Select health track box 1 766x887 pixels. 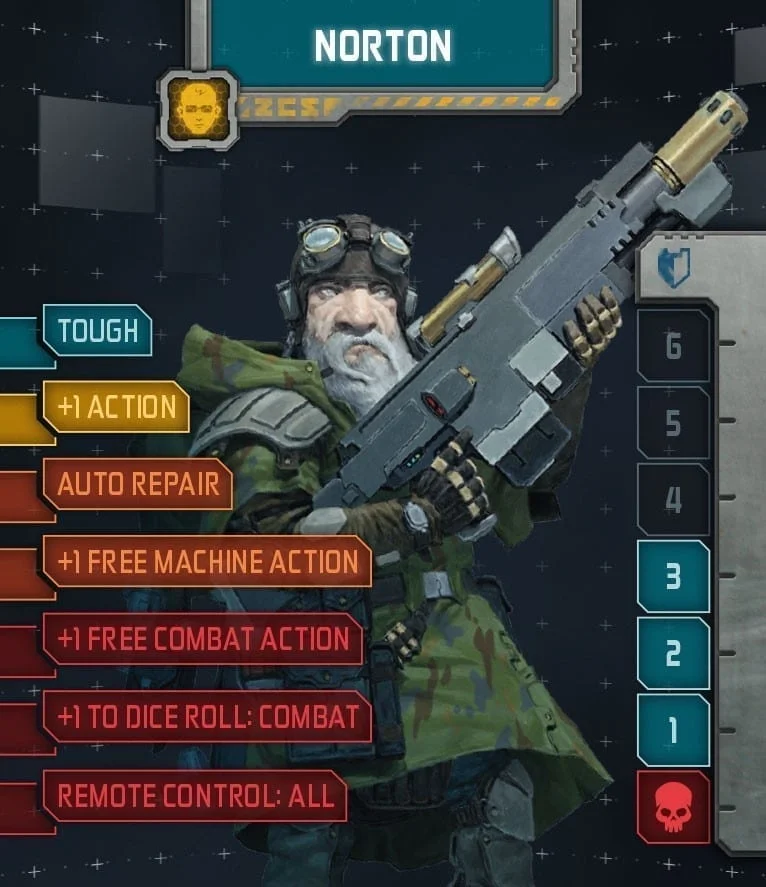(673, 730)
